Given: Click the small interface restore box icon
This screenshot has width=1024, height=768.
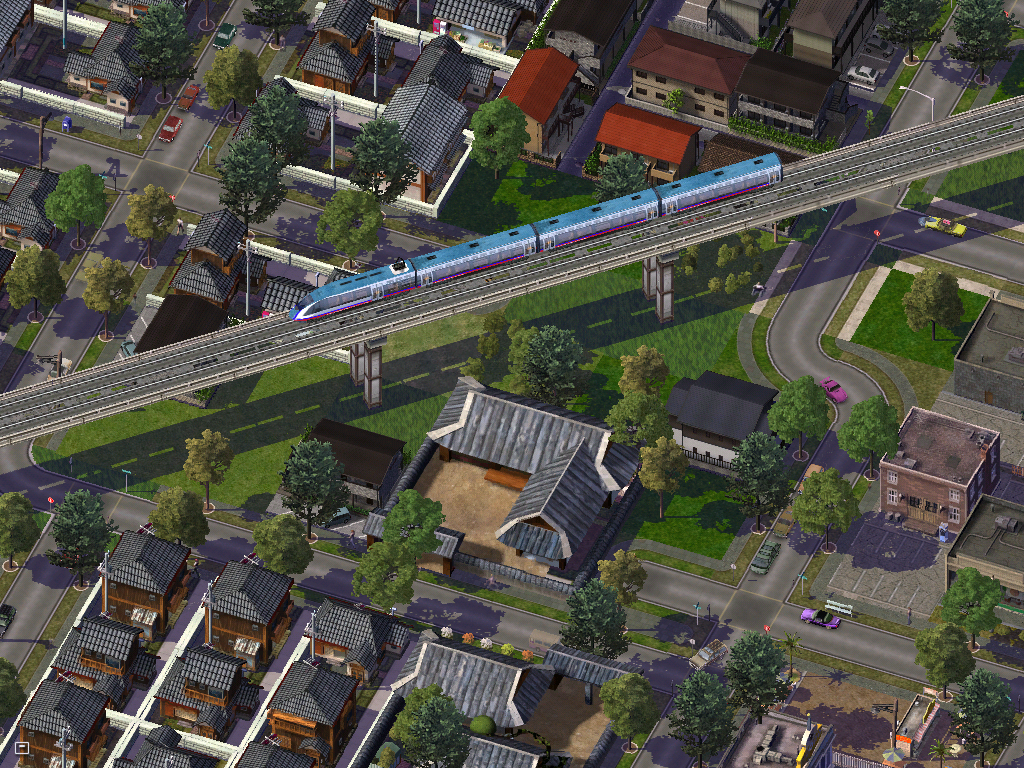Looking at the screenshot, I should click(x=22, y=747).
